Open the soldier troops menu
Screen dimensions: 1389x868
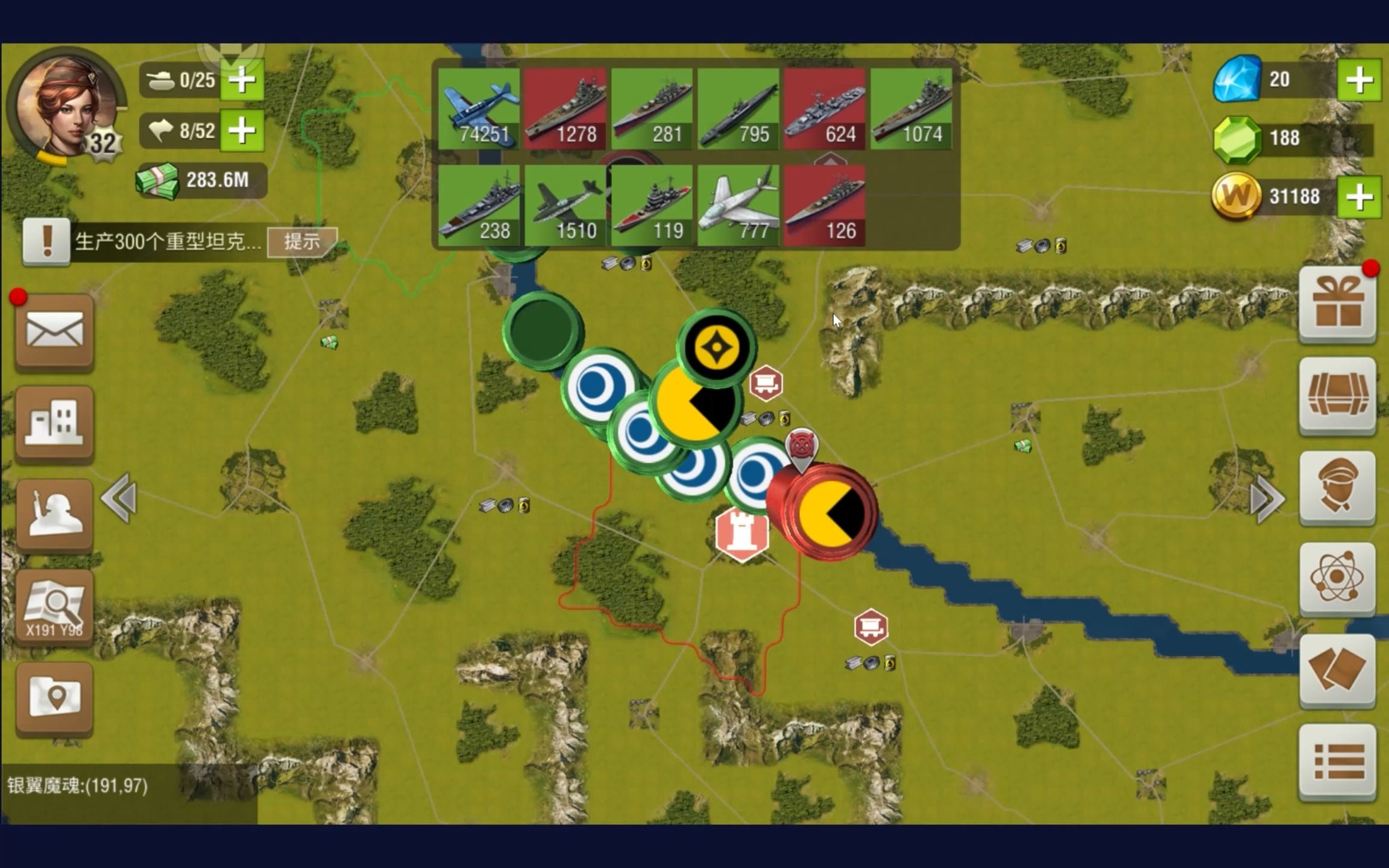pos(54,514)
